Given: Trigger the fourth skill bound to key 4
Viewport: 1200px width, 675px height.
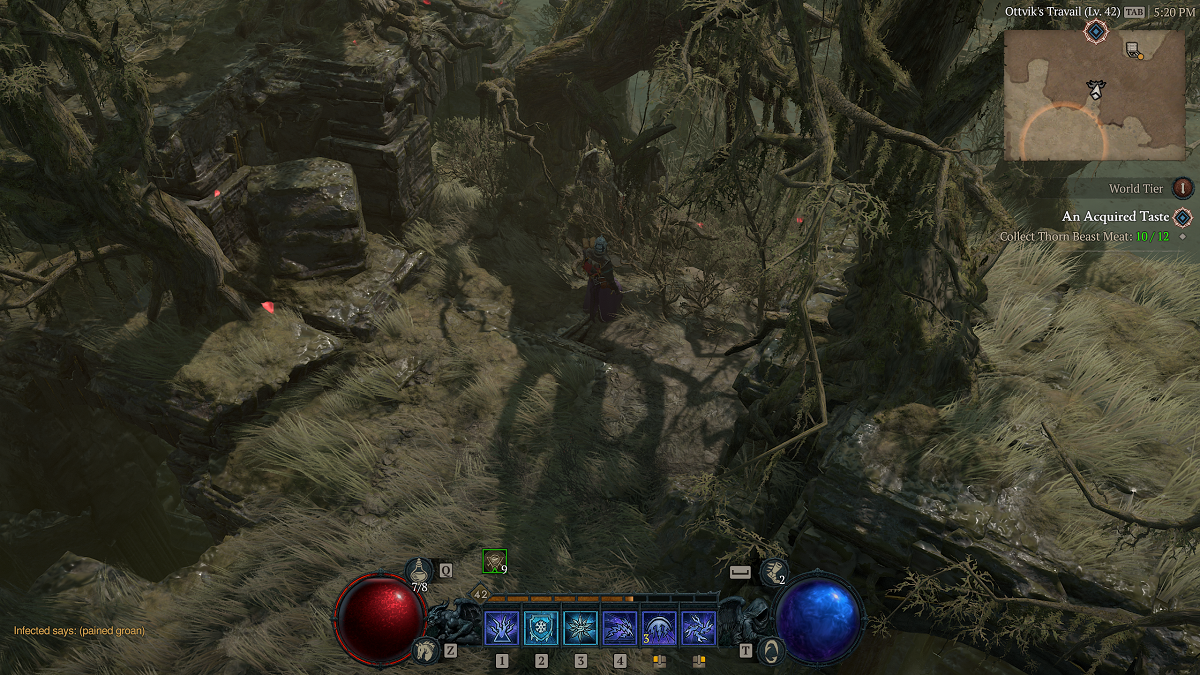Looking at the screenshot, I should pos(620,628).
